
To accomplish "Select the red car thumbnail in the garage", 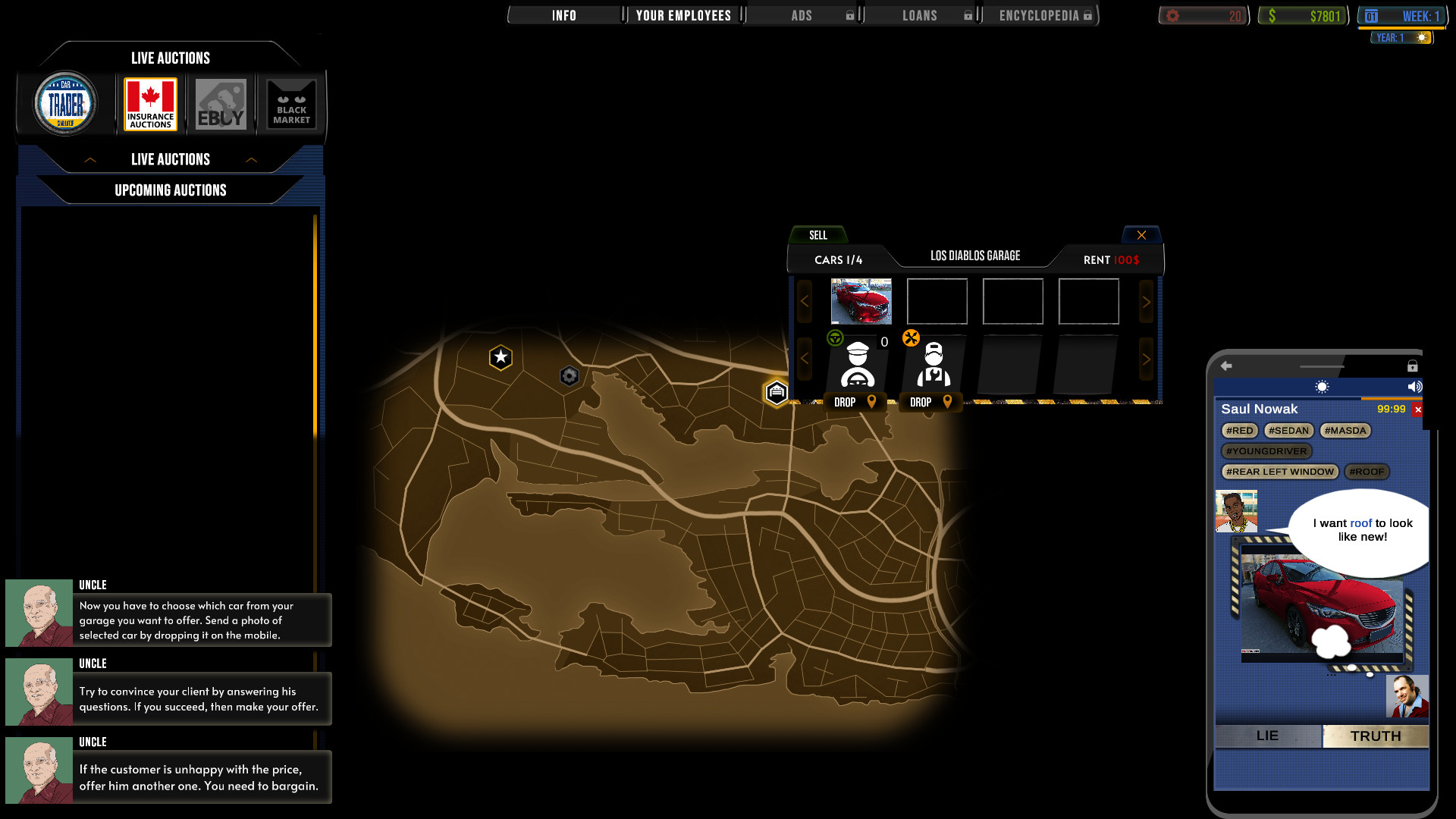I will (861, 301).
